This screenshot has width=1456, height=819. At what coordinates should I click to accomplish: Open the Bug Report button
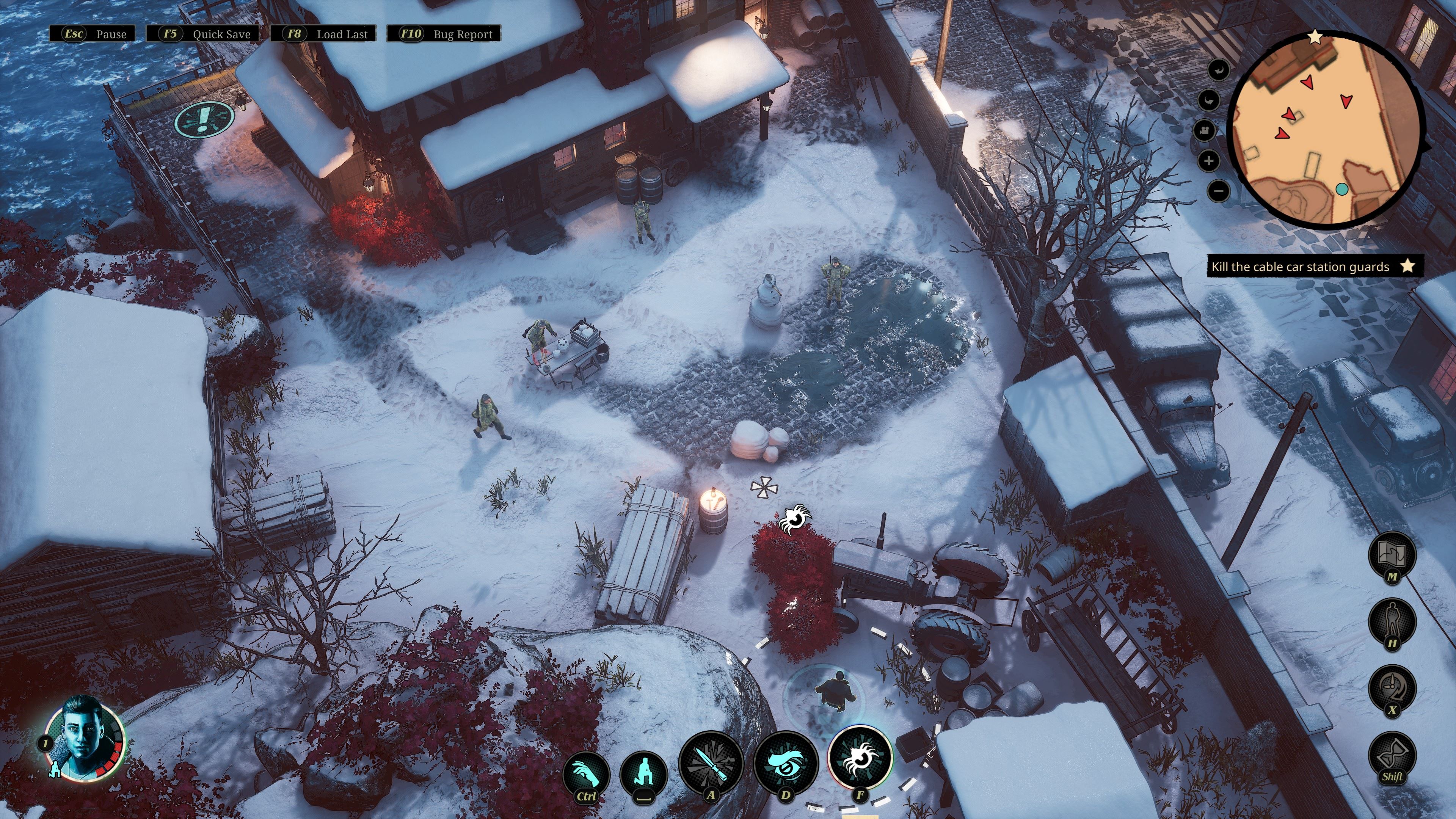point(444,34)
